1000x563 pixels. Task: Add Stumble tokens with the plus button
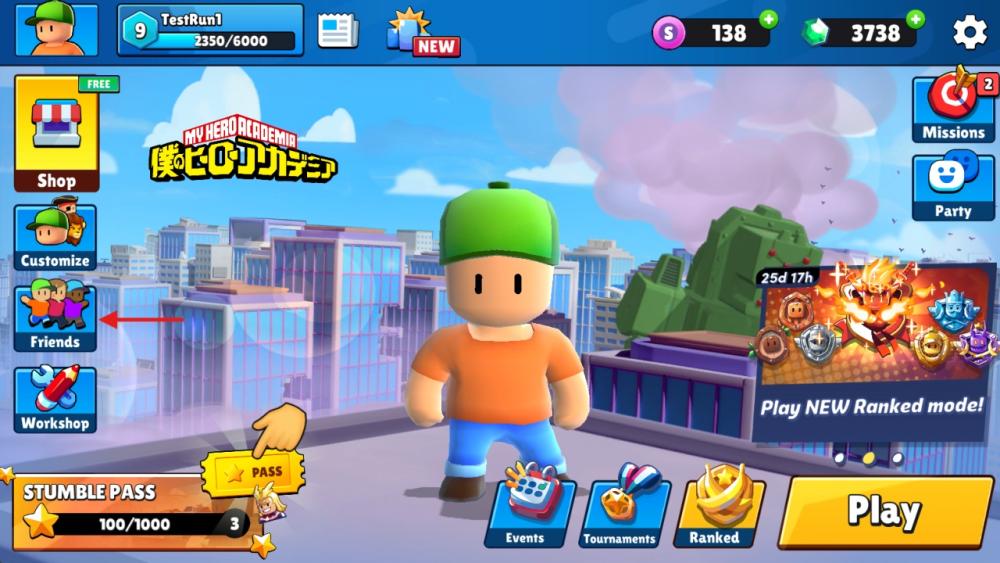tap(768, 19)
